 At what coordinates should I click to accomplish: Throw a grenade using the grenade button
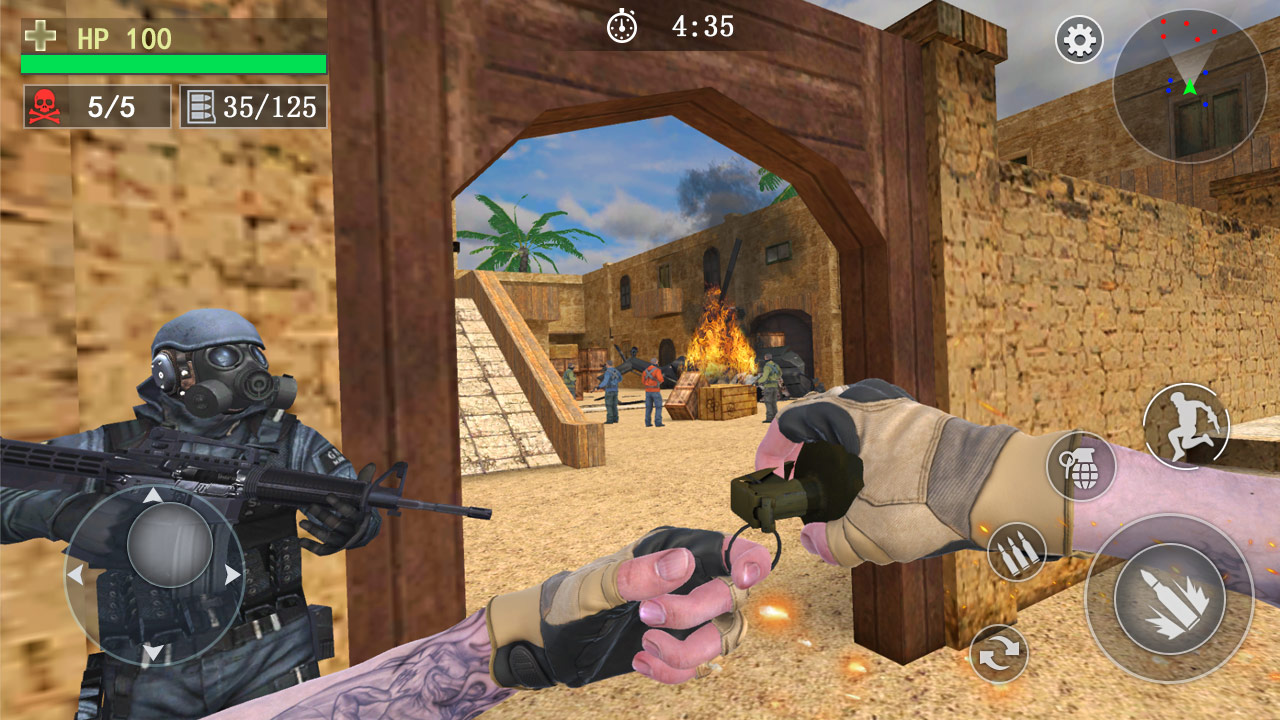point(1081,466)
